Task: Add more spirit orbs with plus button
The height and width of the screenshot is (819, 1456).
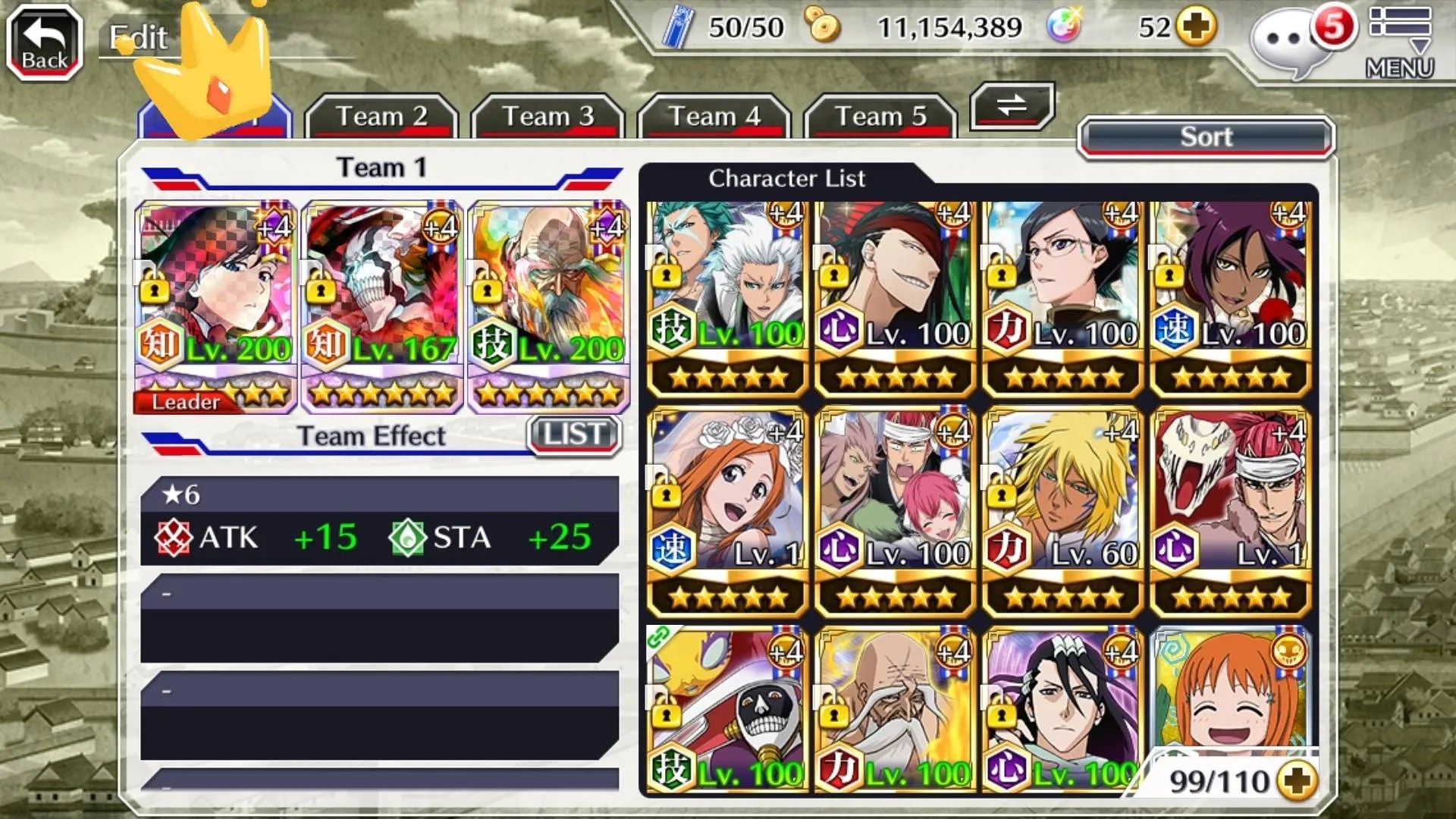Action: pyautogui.click(x=1197, y=28)
